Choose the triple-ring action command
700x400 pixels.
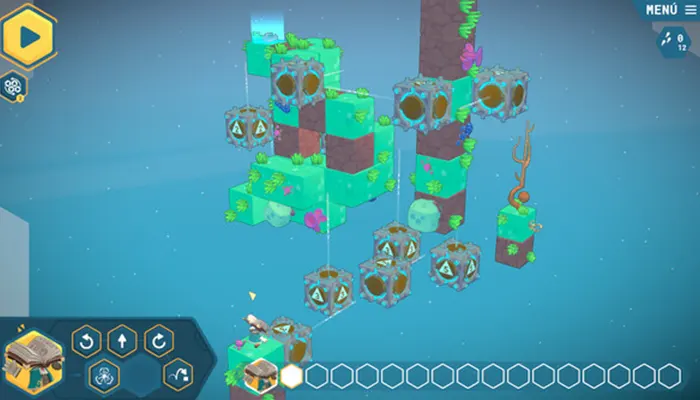point(104,376)
